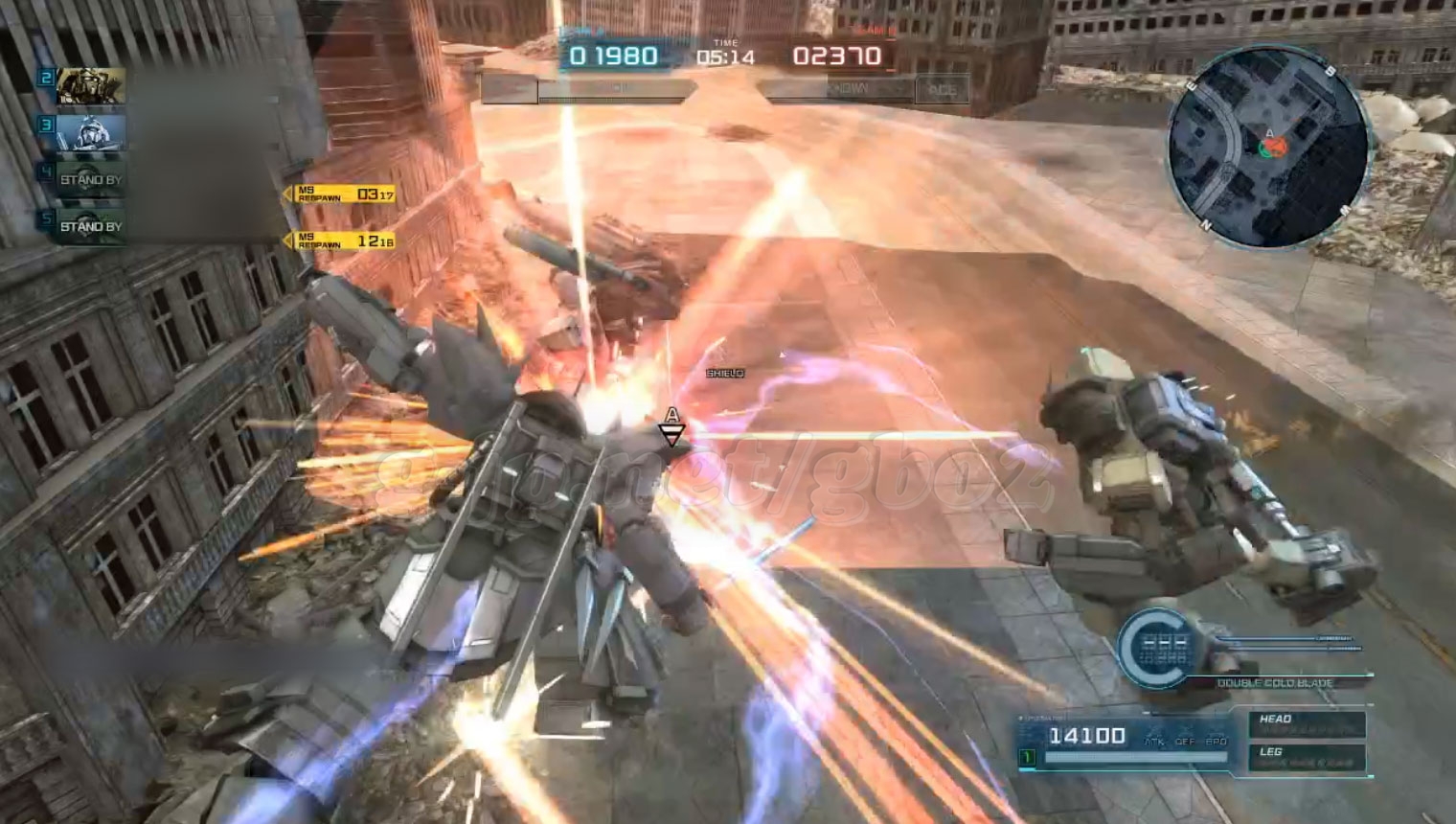Check the LEG damage status panel

click(1308, 757)
